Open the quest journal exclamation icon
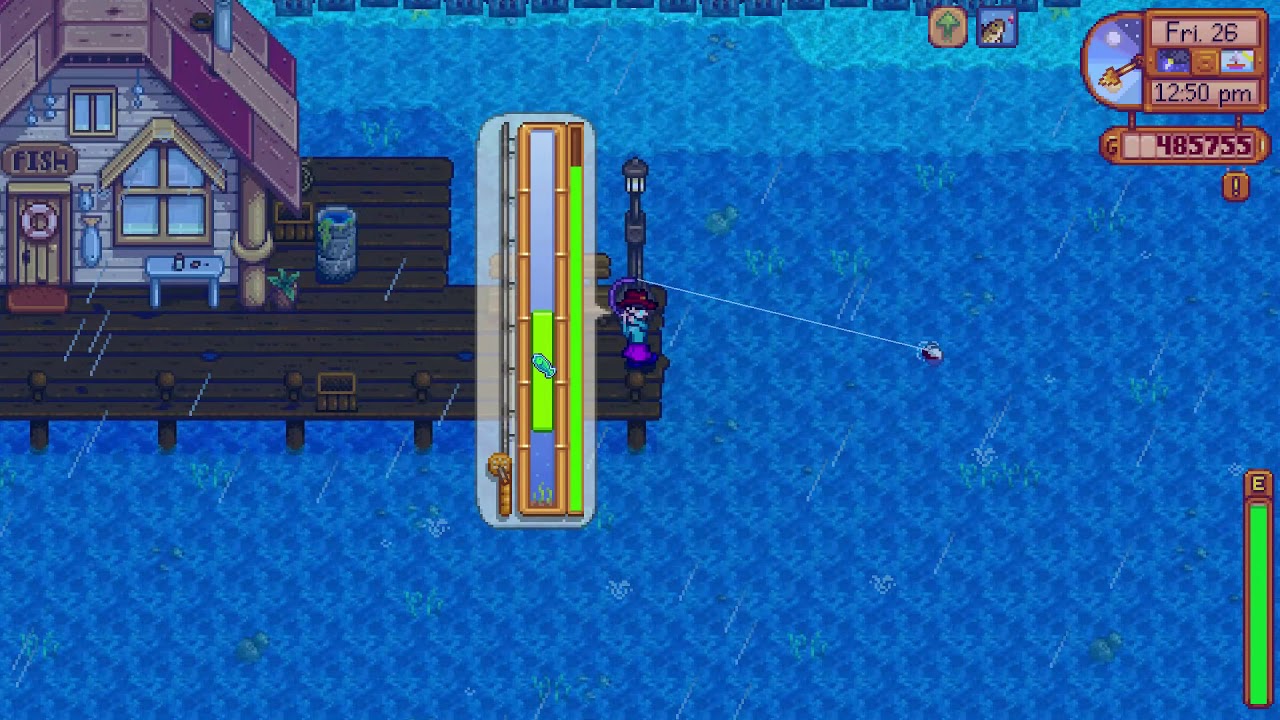The height and width of the screenshot is (720, 1280). point(1235,186)
